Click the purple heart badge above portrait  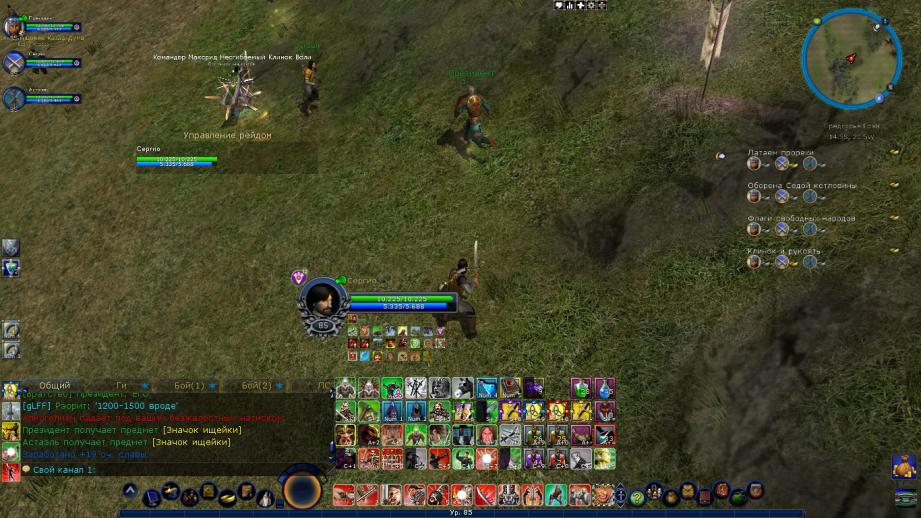pyautogui.click(x=297, y=276)
